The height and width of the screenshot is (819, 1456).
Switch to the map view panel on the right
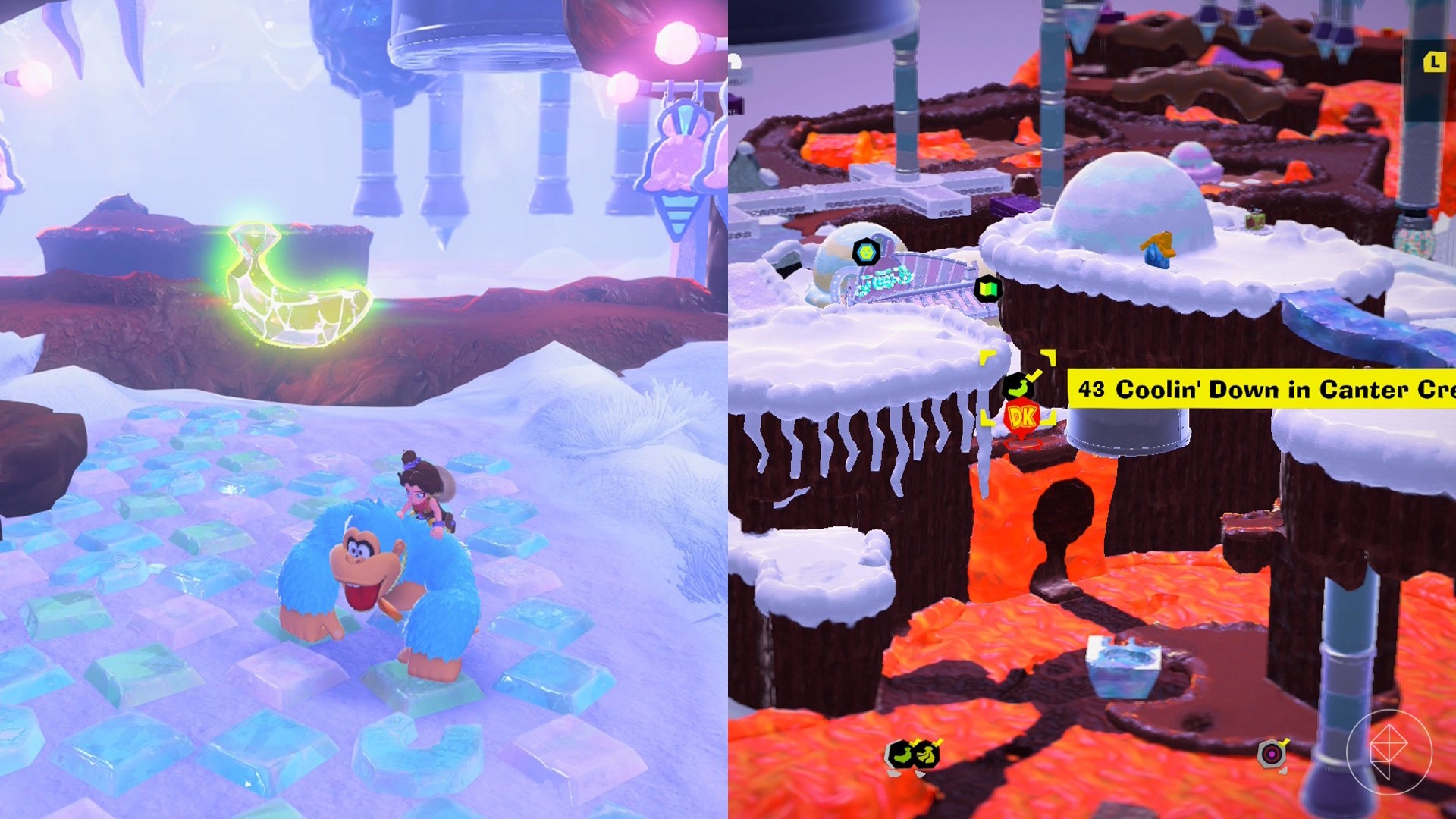(x=1092, y=409)
